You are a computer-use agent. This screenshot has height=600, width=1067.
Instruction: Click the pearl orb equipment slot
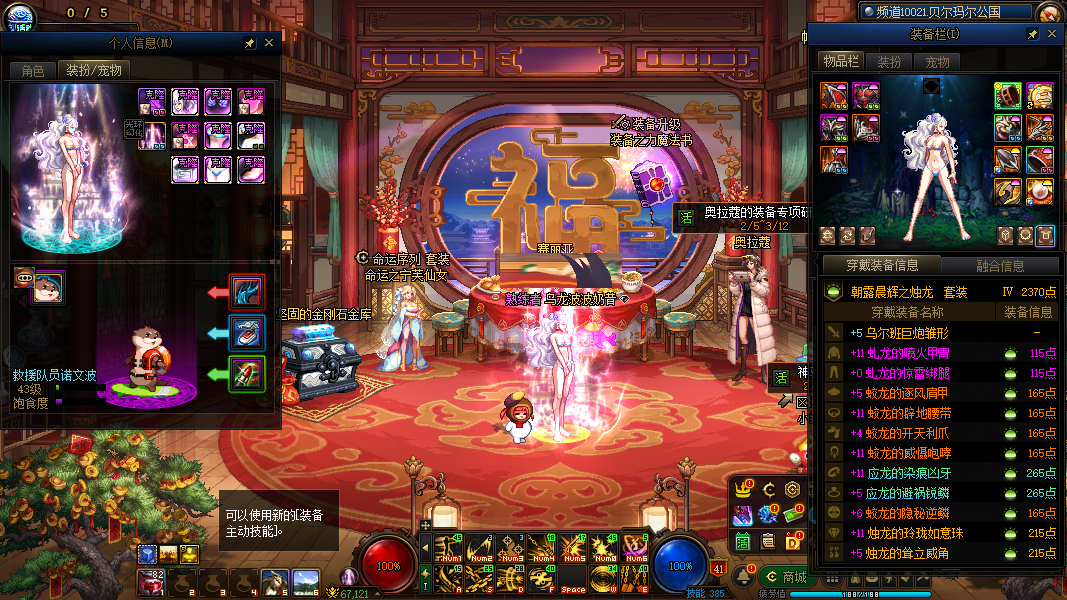click(1041, 190)
